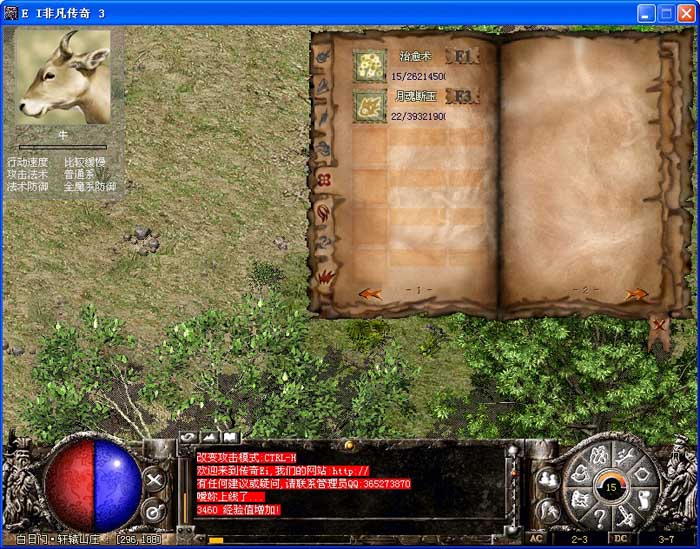Screen dimensions: 700x549
Task: Click the crossed-swords round button beside the orb
Action: pyautogui.click(x=155, y=480)
